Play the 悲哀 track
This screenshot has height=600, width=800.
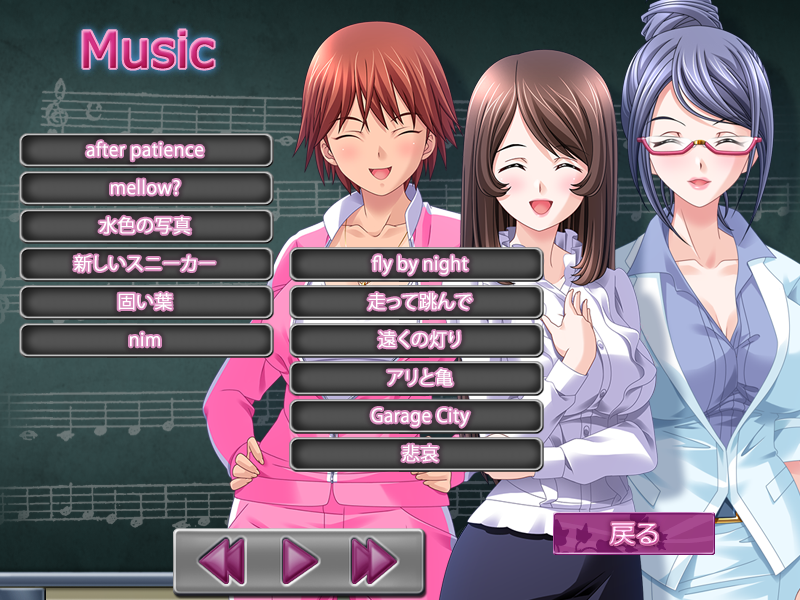point(416,454)
